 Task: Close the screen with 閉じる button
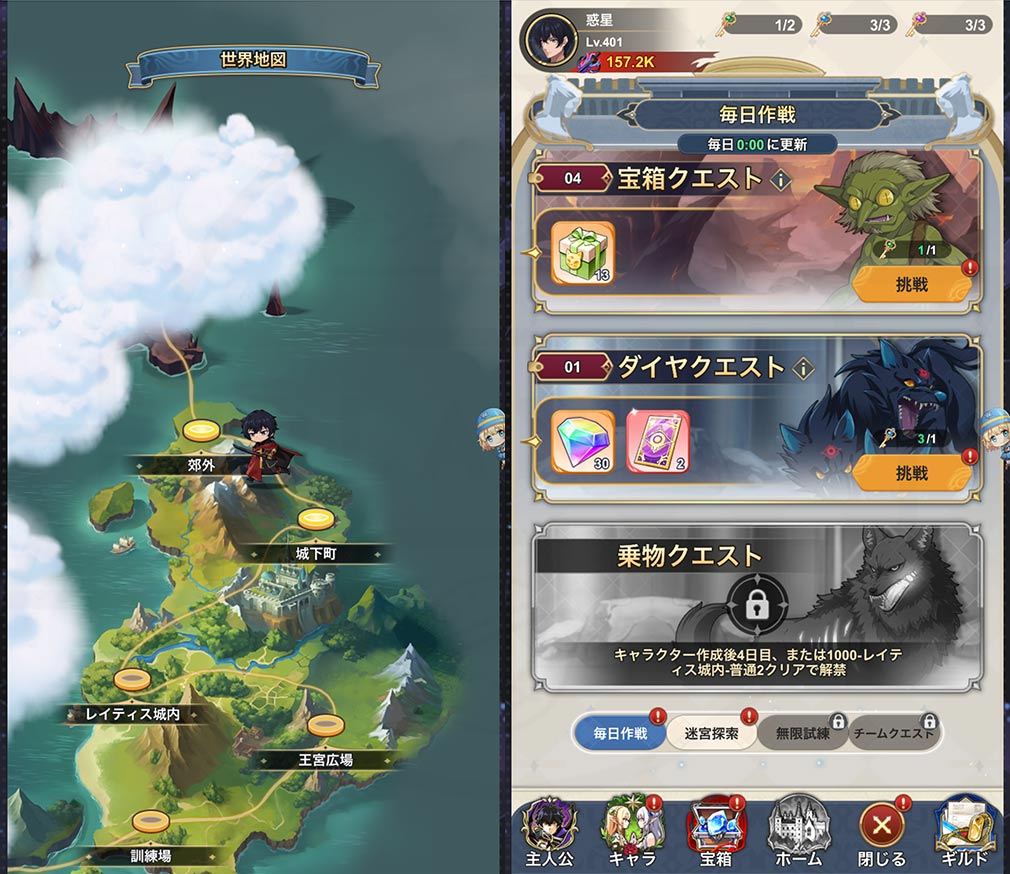[x=881, y=832]
